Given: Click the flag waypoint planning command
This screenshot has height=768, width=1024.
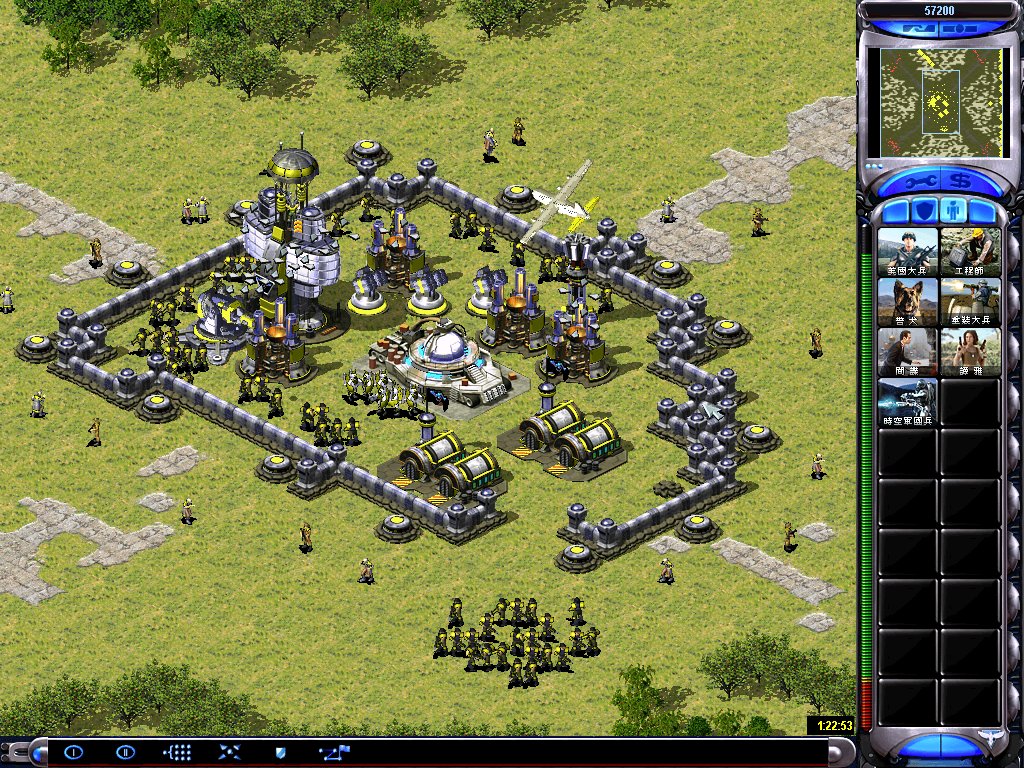Looking at the screenshot, I should (x=333, y=752).
